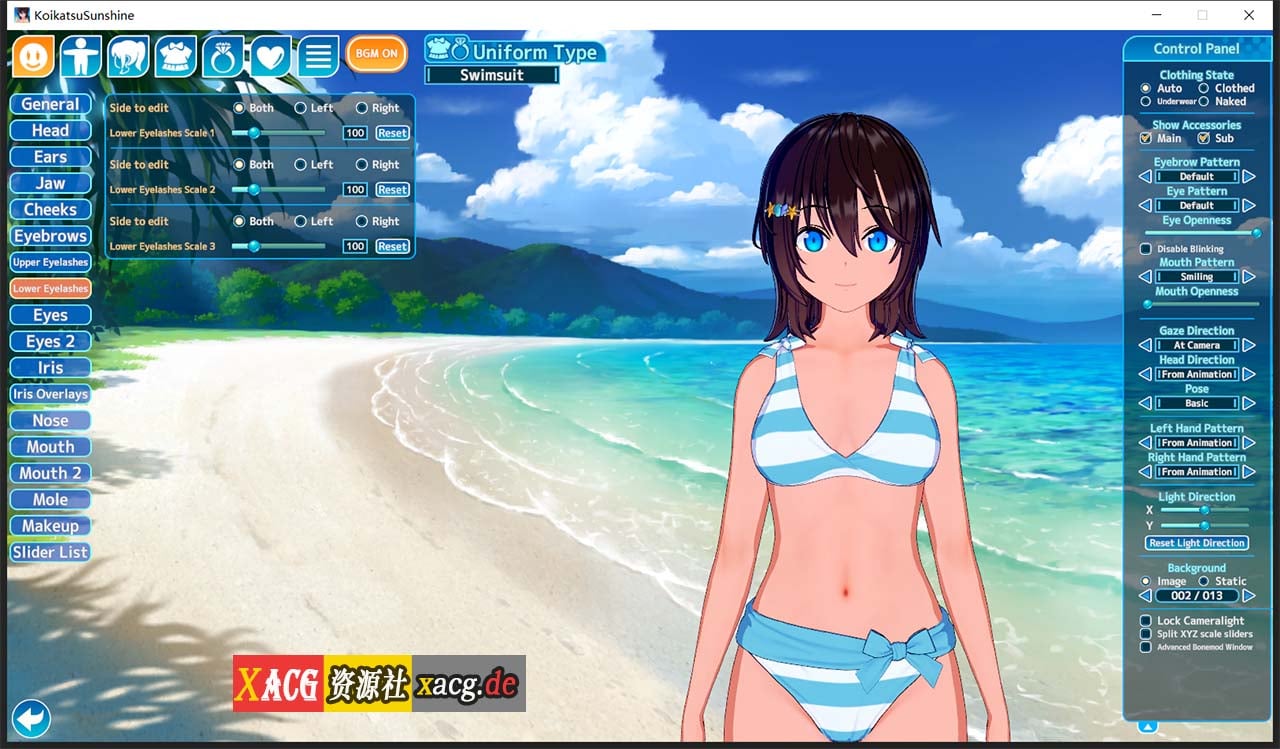Open the list menu icon in toolbar
Viewport: 1280px width, 749px height.
point(317,56)
